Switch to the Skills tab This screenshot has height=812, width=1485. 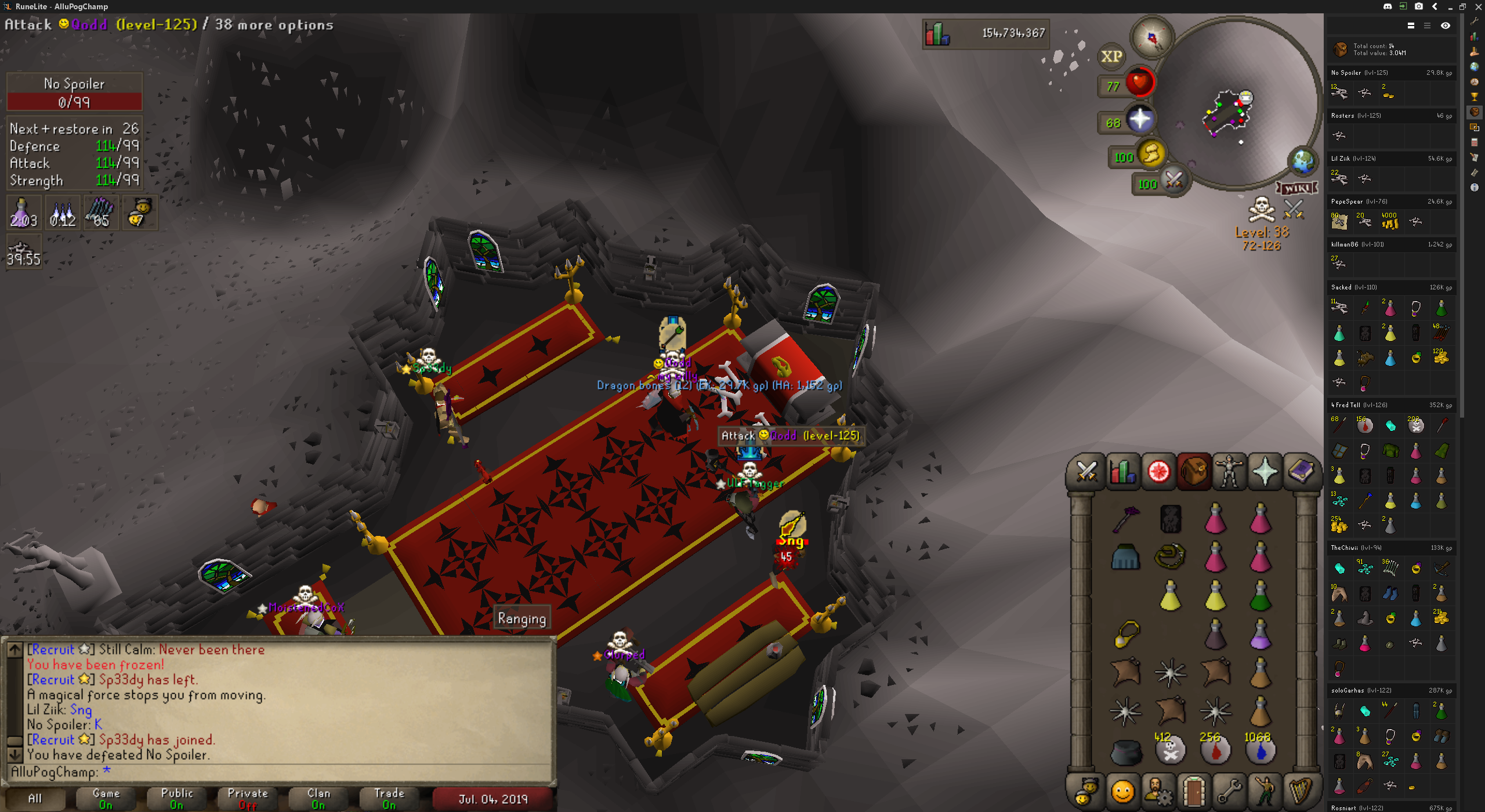[1122, 472]
